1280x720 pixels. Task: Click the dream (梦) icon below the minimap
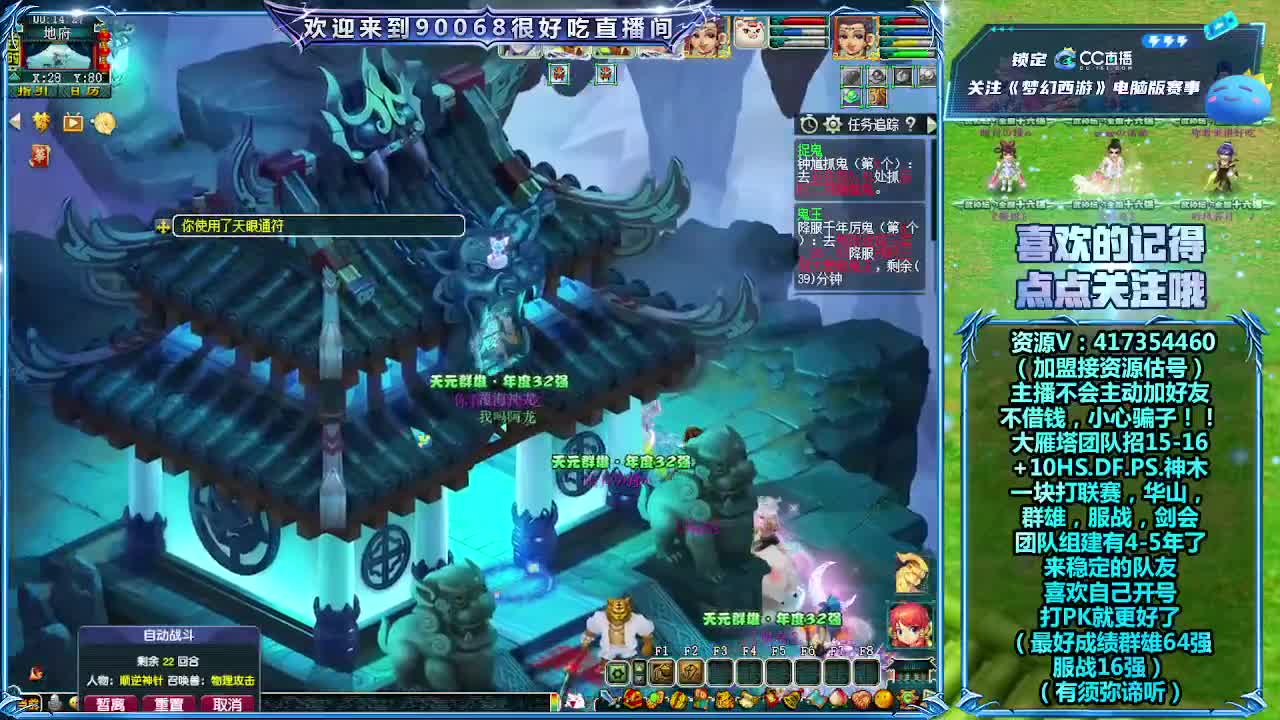click(x=41, y=122)
